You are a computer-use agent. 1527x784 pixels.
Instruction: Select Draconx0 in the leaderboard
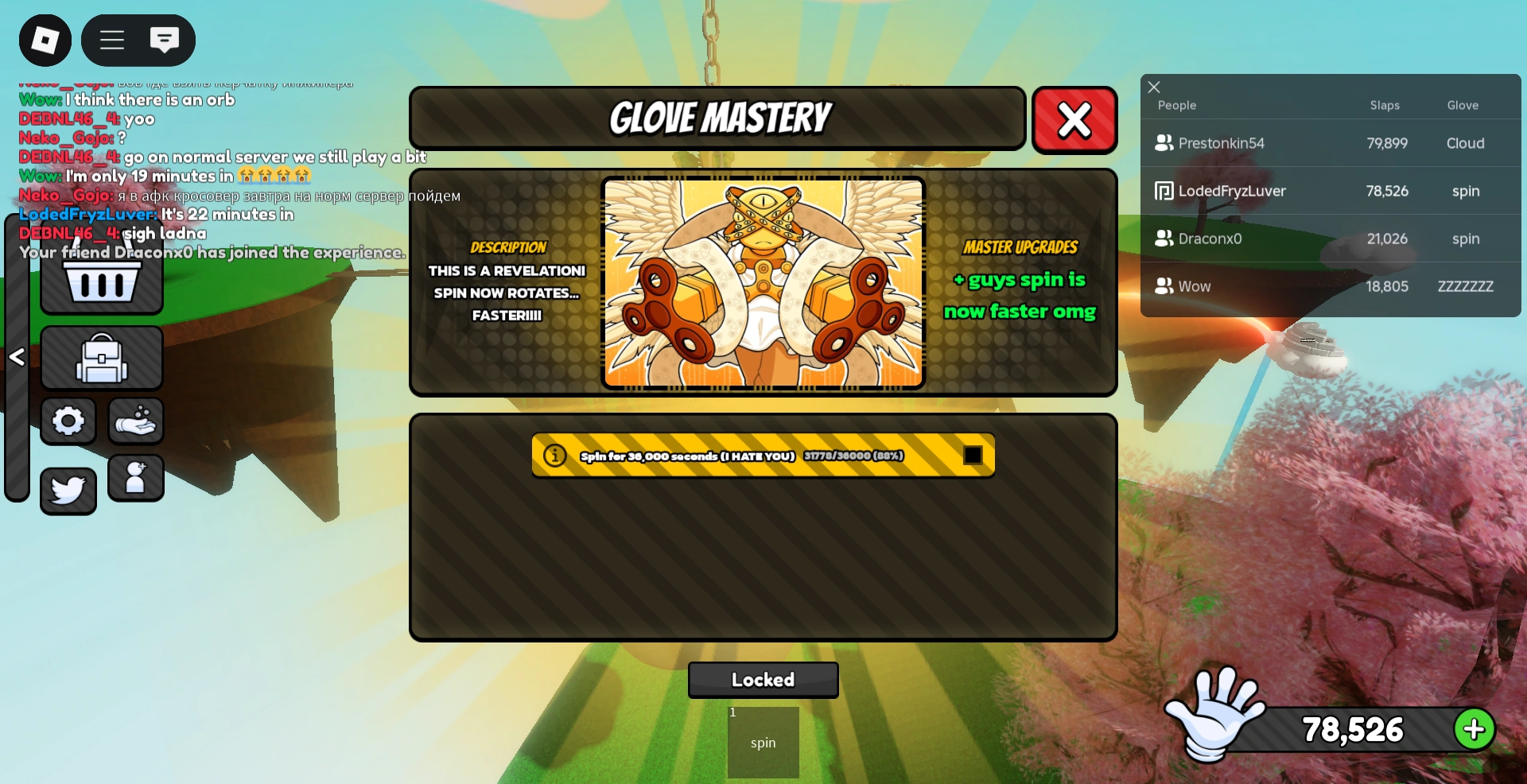tap(1210, 239)
